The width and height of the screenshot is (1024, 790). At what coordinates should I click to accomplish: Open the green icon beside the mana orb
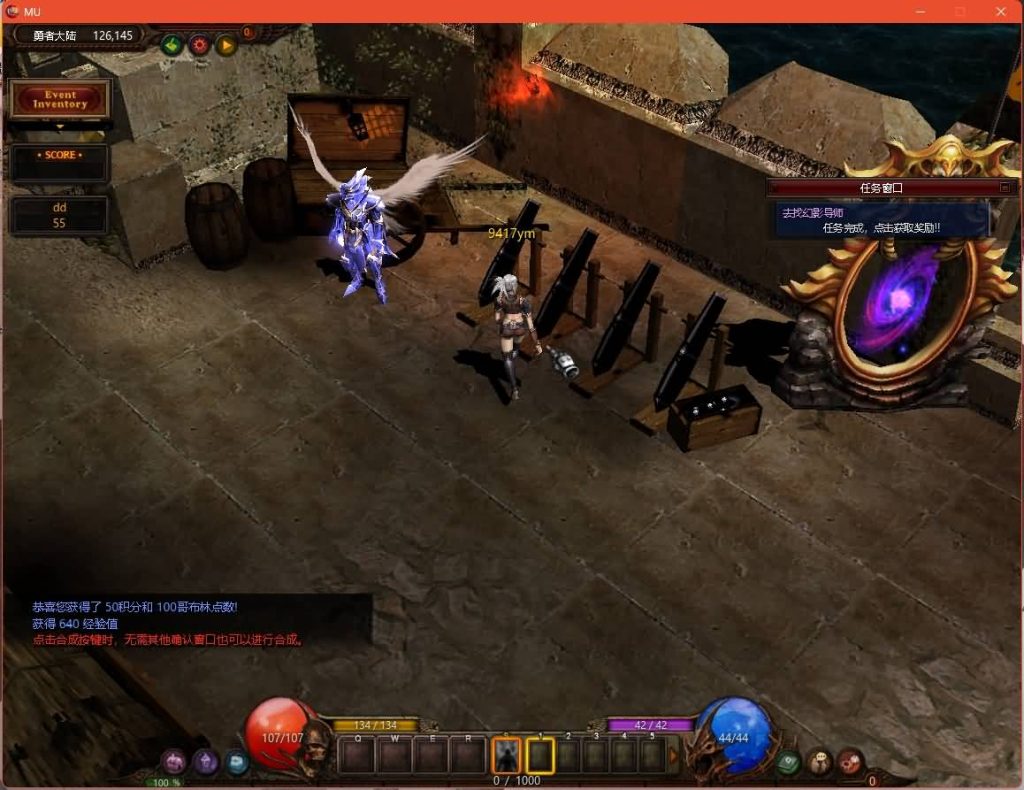[788, 762]
